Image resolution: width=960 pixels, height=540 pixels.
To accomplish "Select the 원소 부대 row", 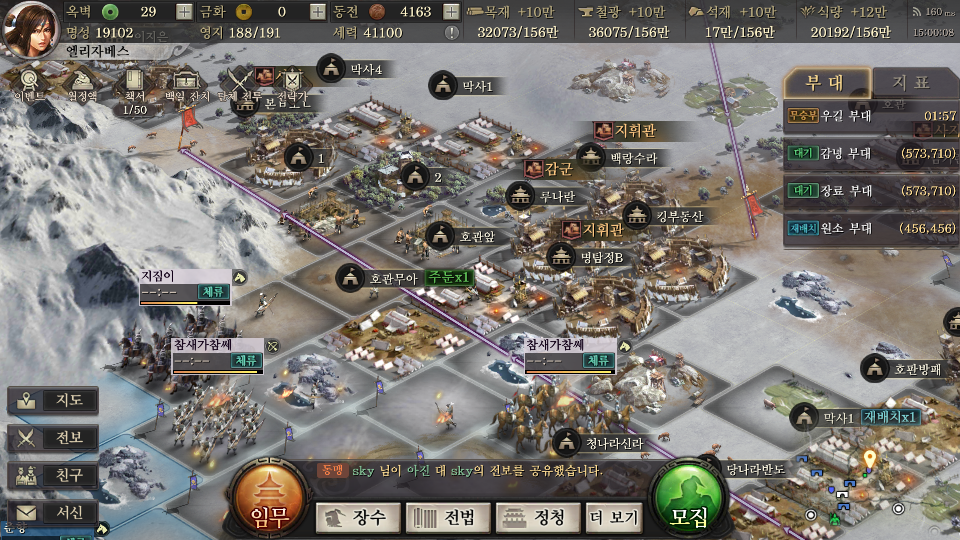I will click(x=870, y=227).
